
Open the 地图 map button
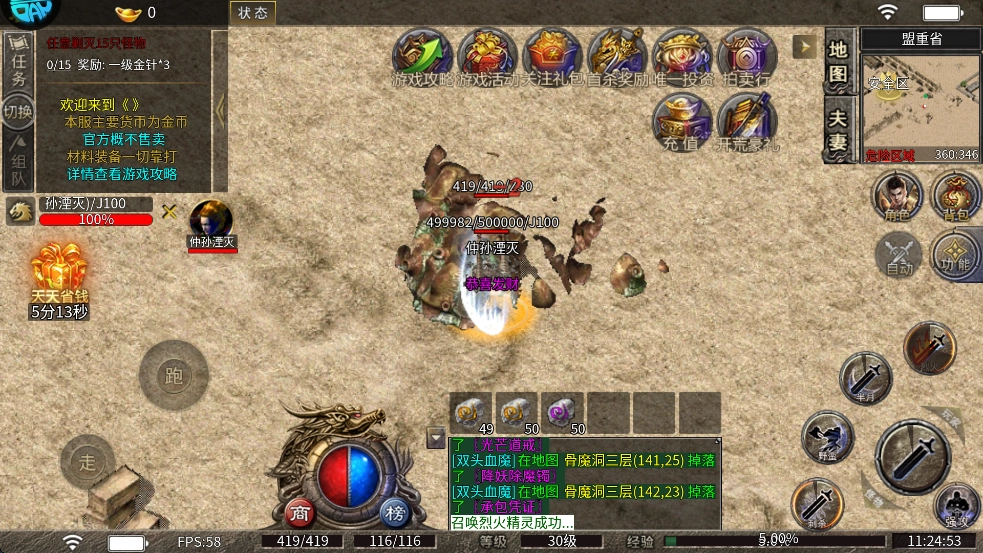[x=838, y=61]
